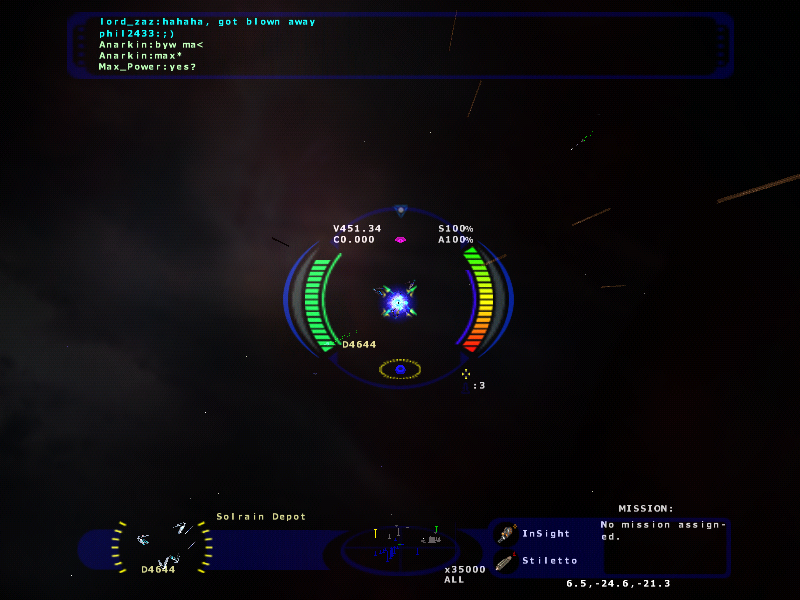Click the Solrain Depot target display

162,546
